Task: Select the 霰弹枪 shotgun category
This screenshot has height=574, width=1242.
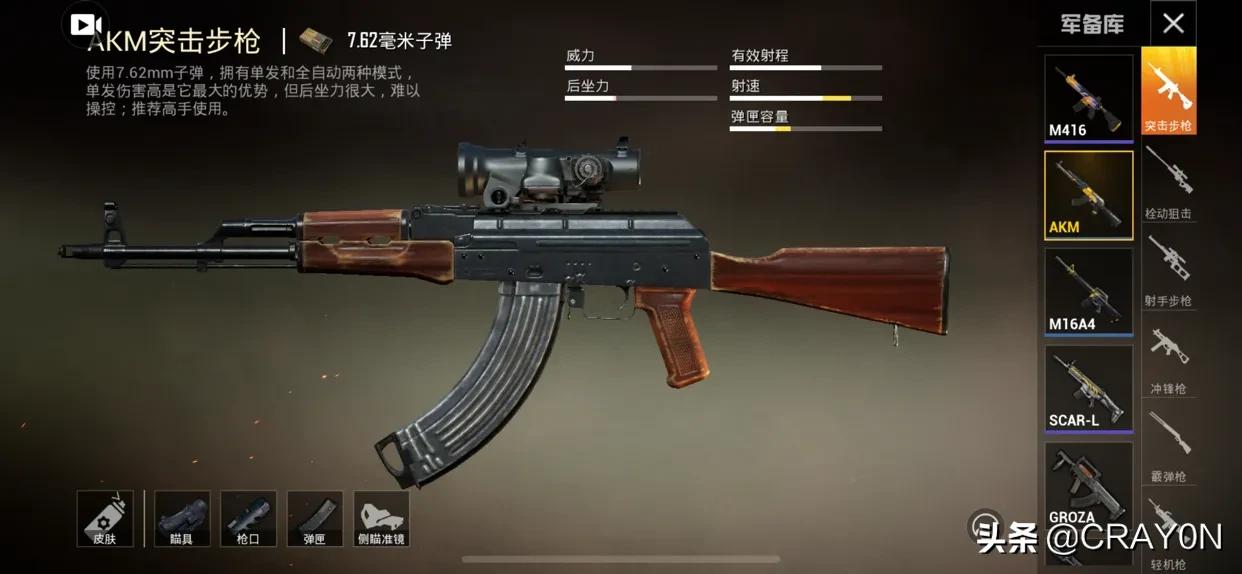Action: (1168, 446)
